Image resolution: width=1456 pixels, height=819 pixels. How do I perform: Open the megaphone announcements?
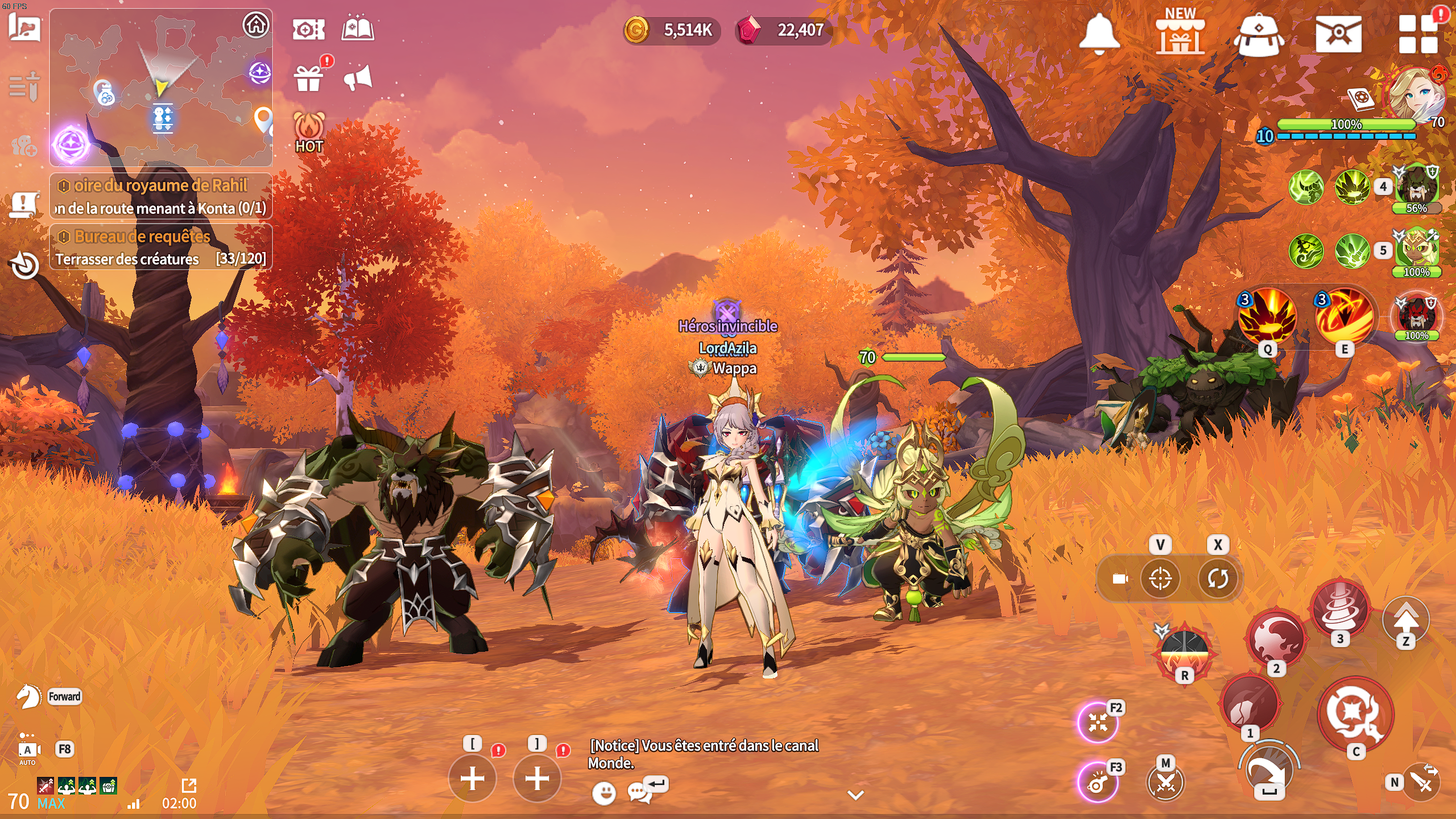point(358,78)
